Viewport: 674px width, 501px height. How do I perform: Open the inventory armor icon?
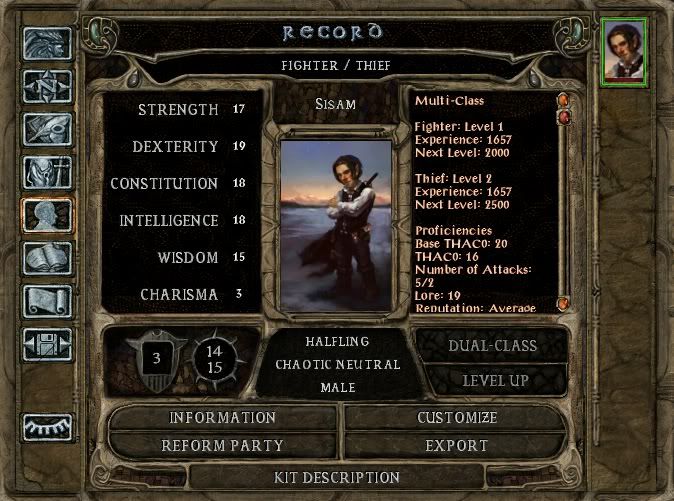[47, 173]
